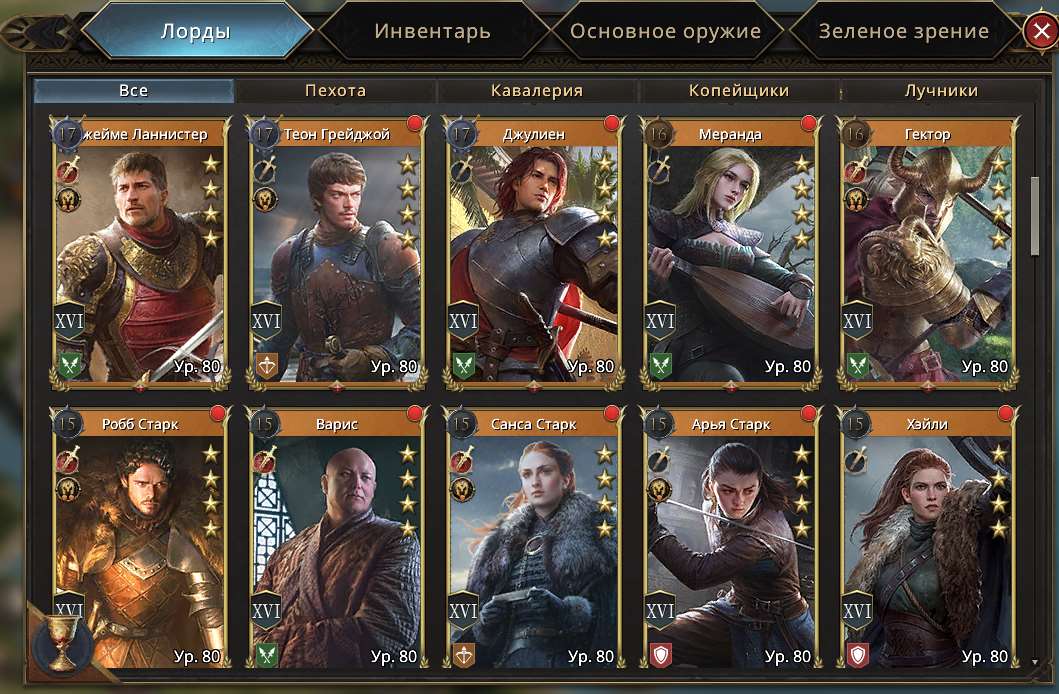
Task: Show all lords with Все filter
Action: [134, 91]
